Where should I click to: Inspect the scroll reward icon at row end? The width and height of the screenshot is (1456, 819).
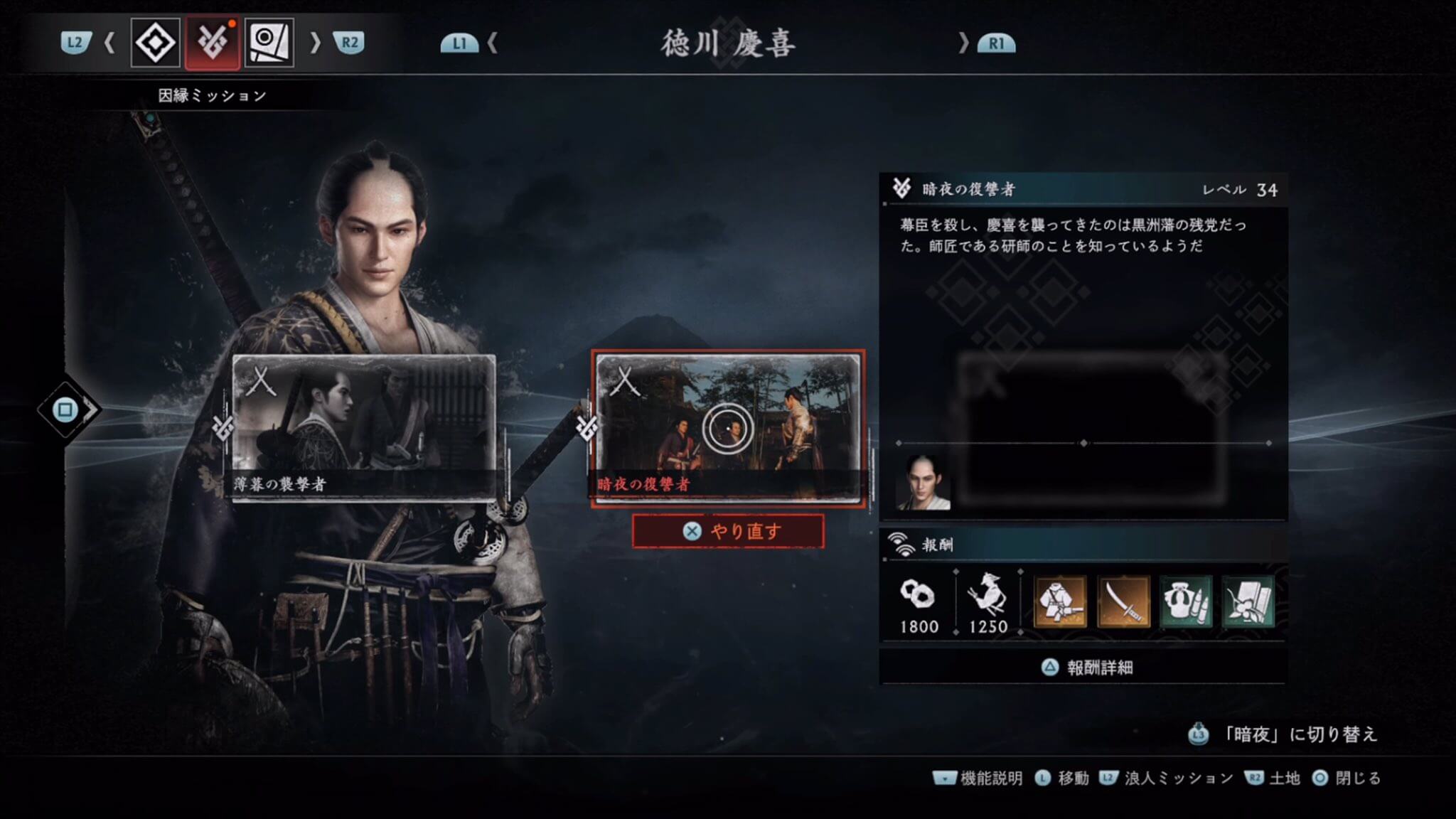(1248, 601)
